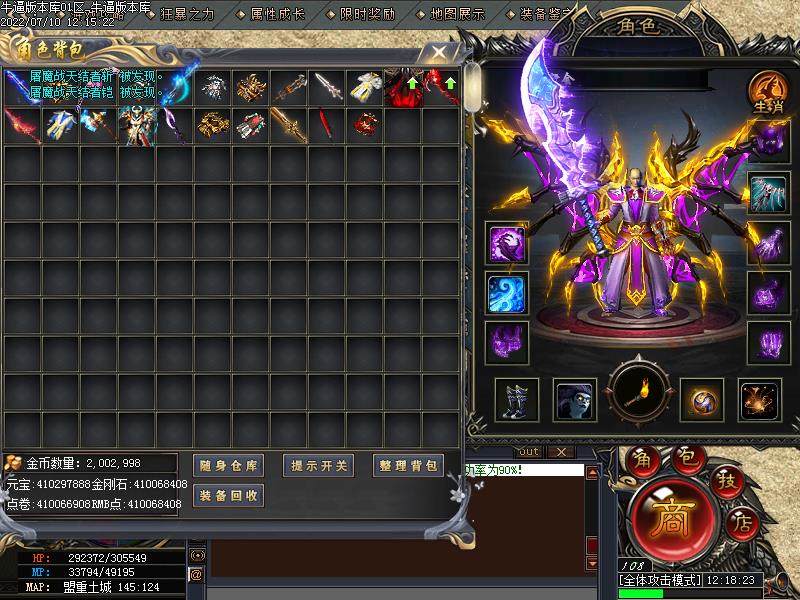This screenshot has height=600, width=800.
Task: Select the blue-gold orb equipment slot
Action: click(701, 400)
